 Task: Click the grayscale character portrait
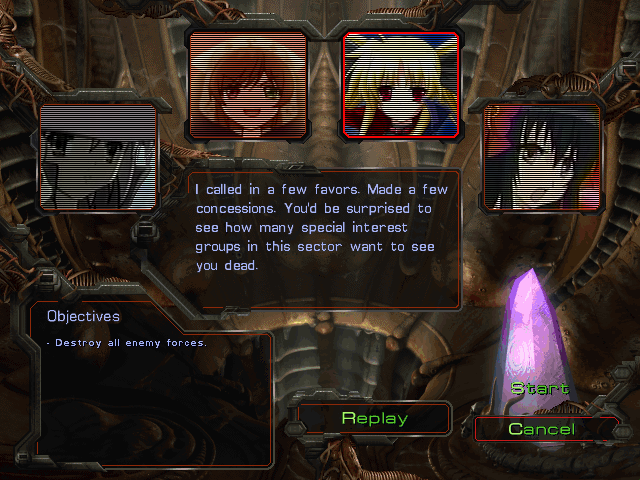point(98,157)
